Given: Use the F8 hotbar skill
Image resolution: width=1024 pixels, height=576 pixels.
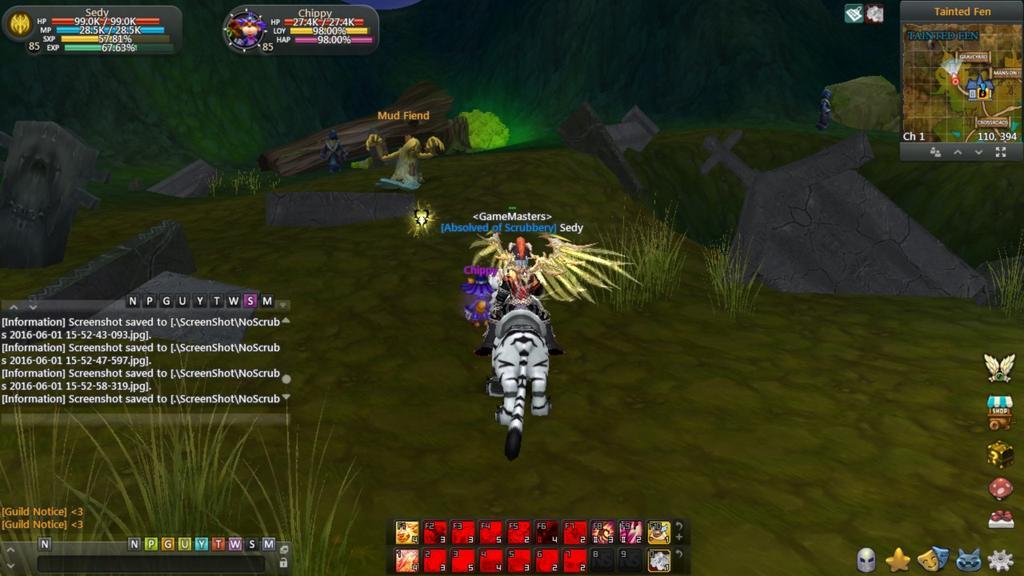Looking at the screenshot, I should 603,532.
